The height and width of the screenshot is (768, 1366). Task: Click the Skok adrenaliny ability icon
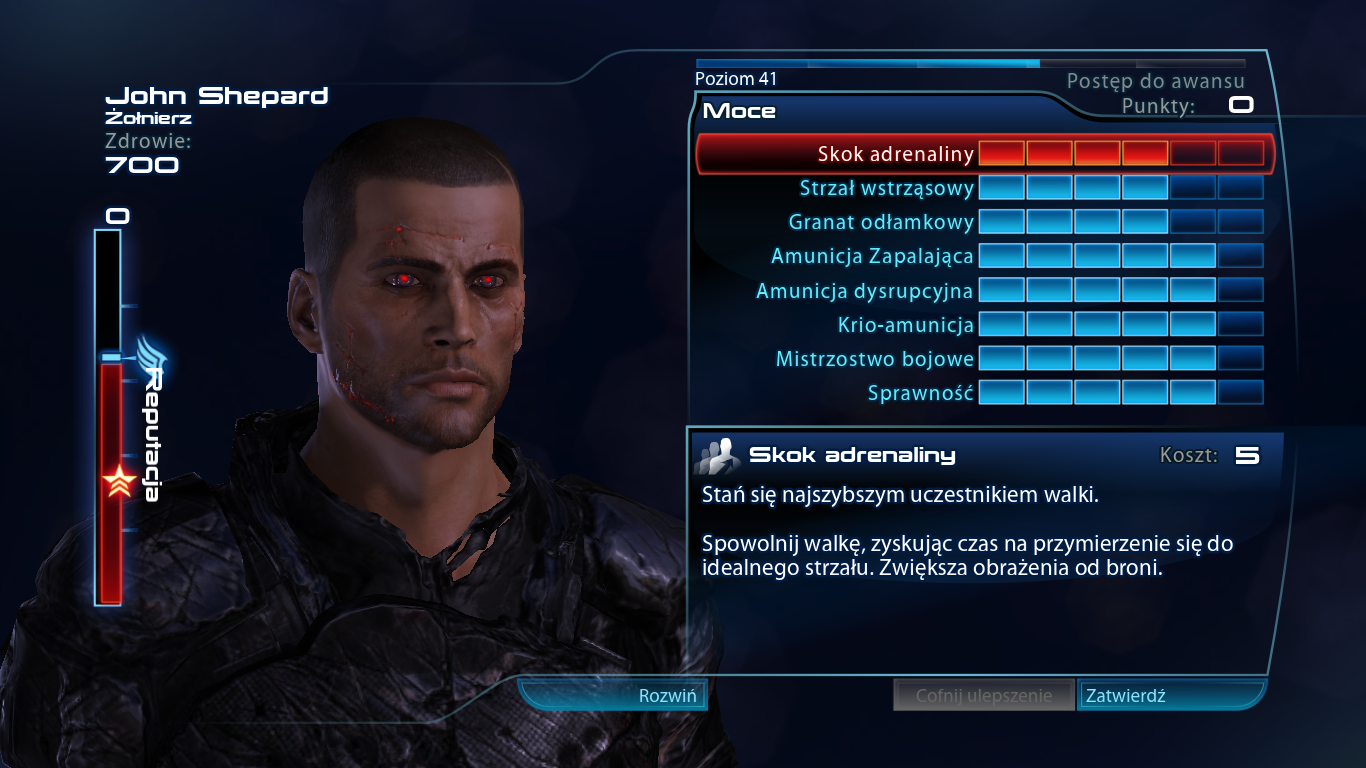[x=716, y=454]
